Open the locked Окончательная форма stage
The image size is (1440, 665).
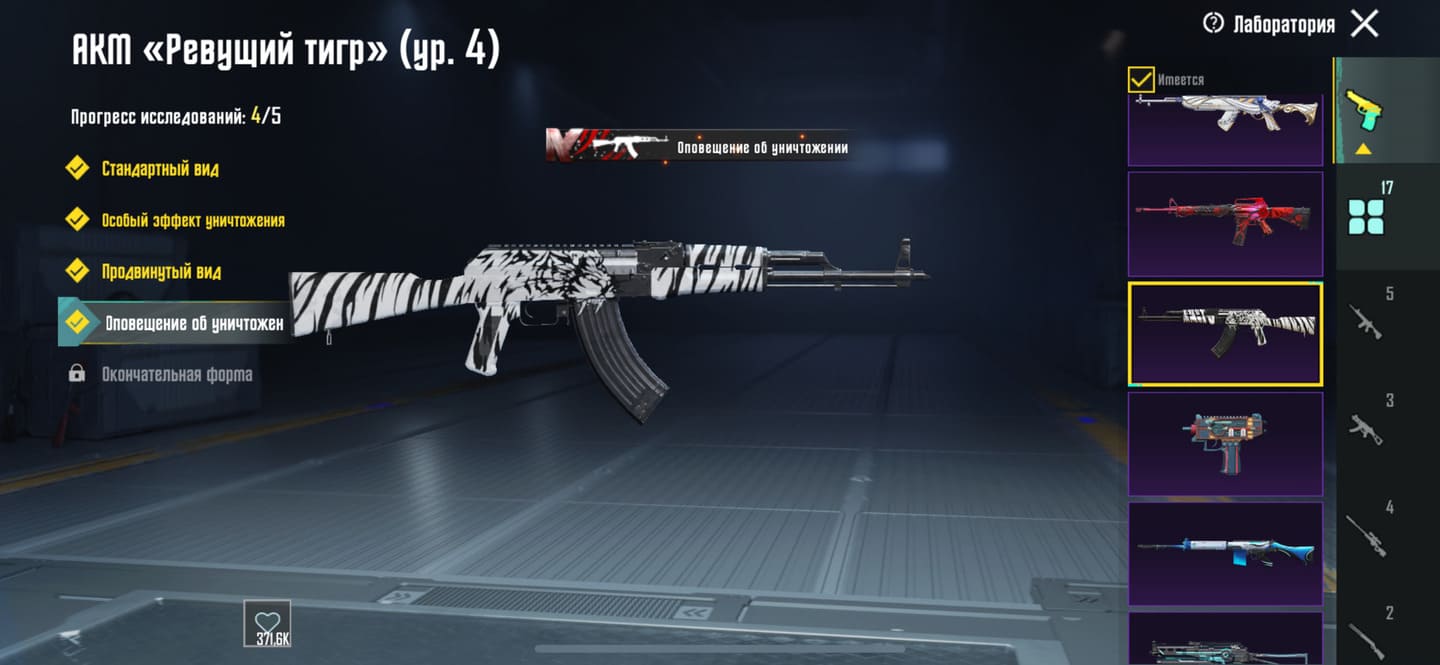176,375
